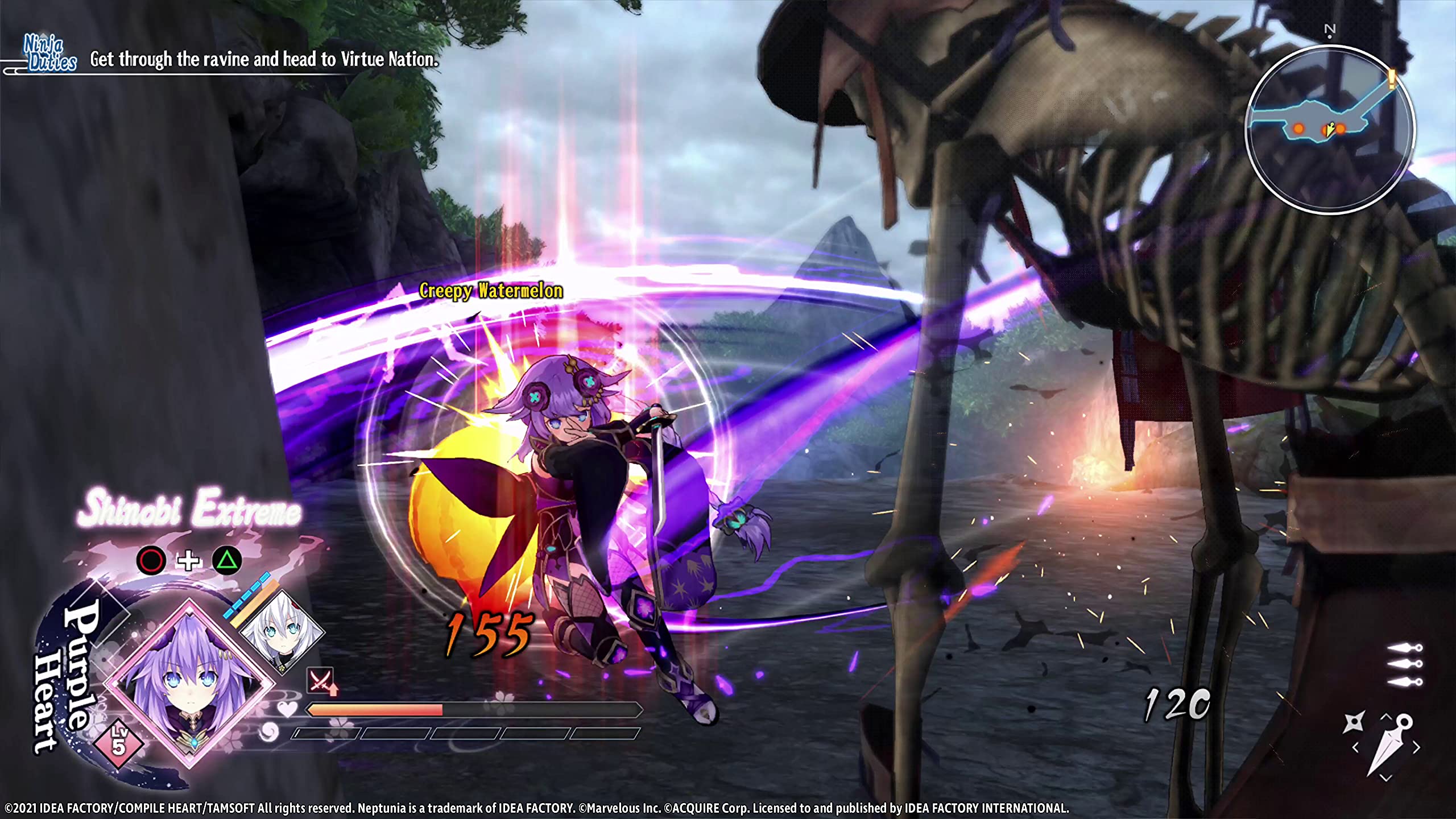This screenshot has width=1456, height=819.
Task: Select the yellow exclamation marker on minimap
Action: [x=1391, y=78]
